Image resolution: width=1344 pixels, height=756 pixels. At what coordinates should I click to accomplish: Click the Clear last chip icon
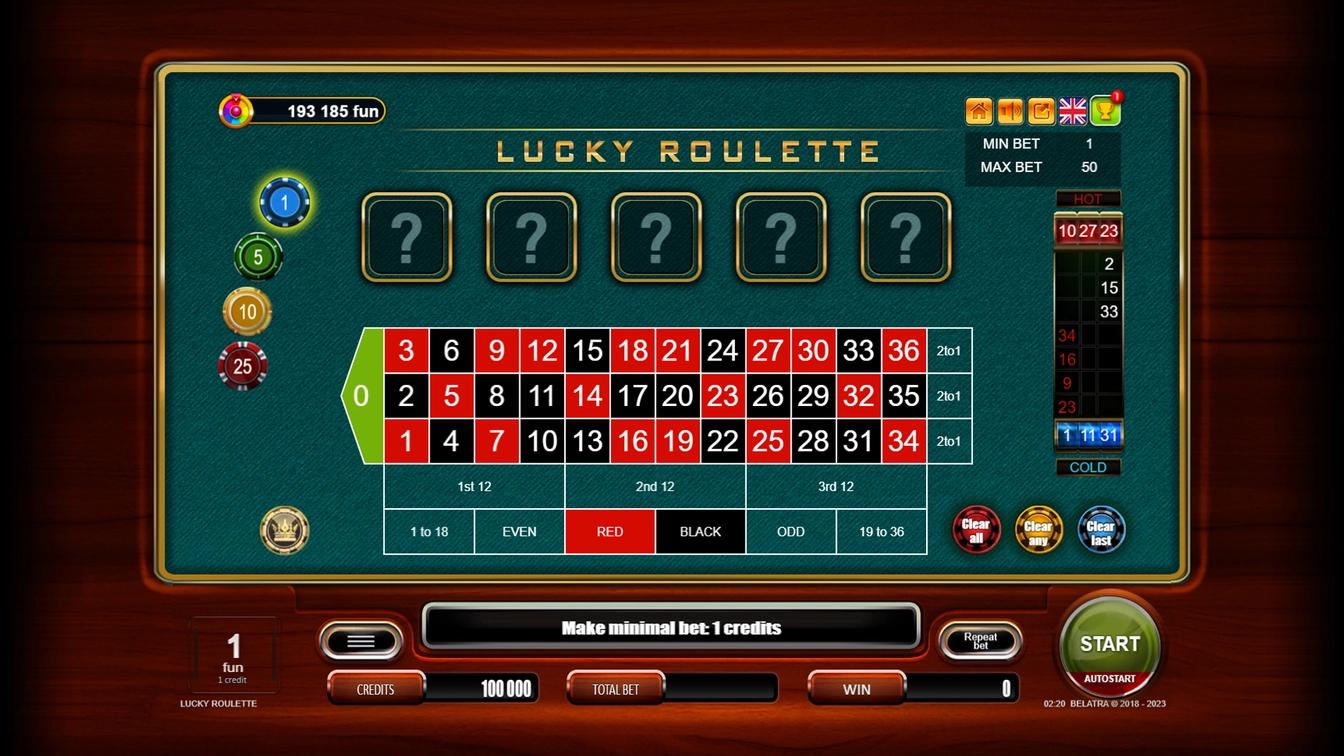click(1100, 530)
